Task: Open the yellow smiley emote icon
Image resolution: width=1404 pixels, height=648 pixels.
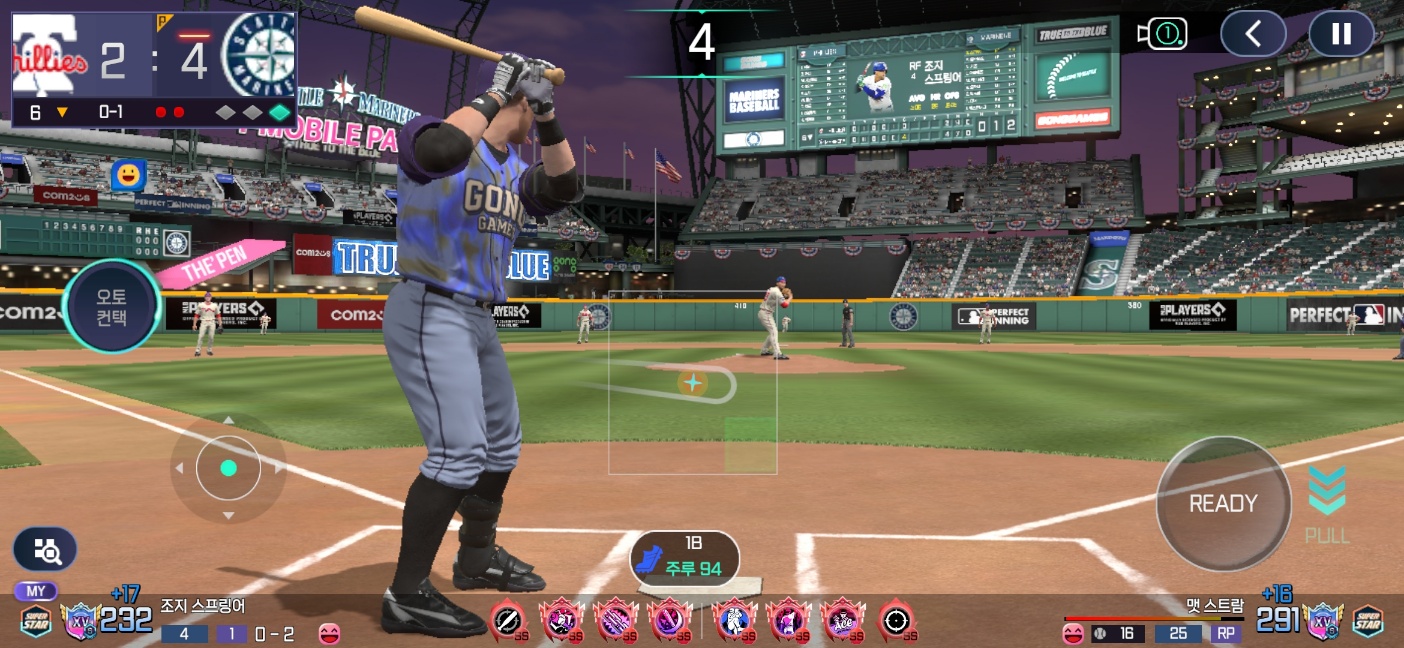Action: click(128, 175)
